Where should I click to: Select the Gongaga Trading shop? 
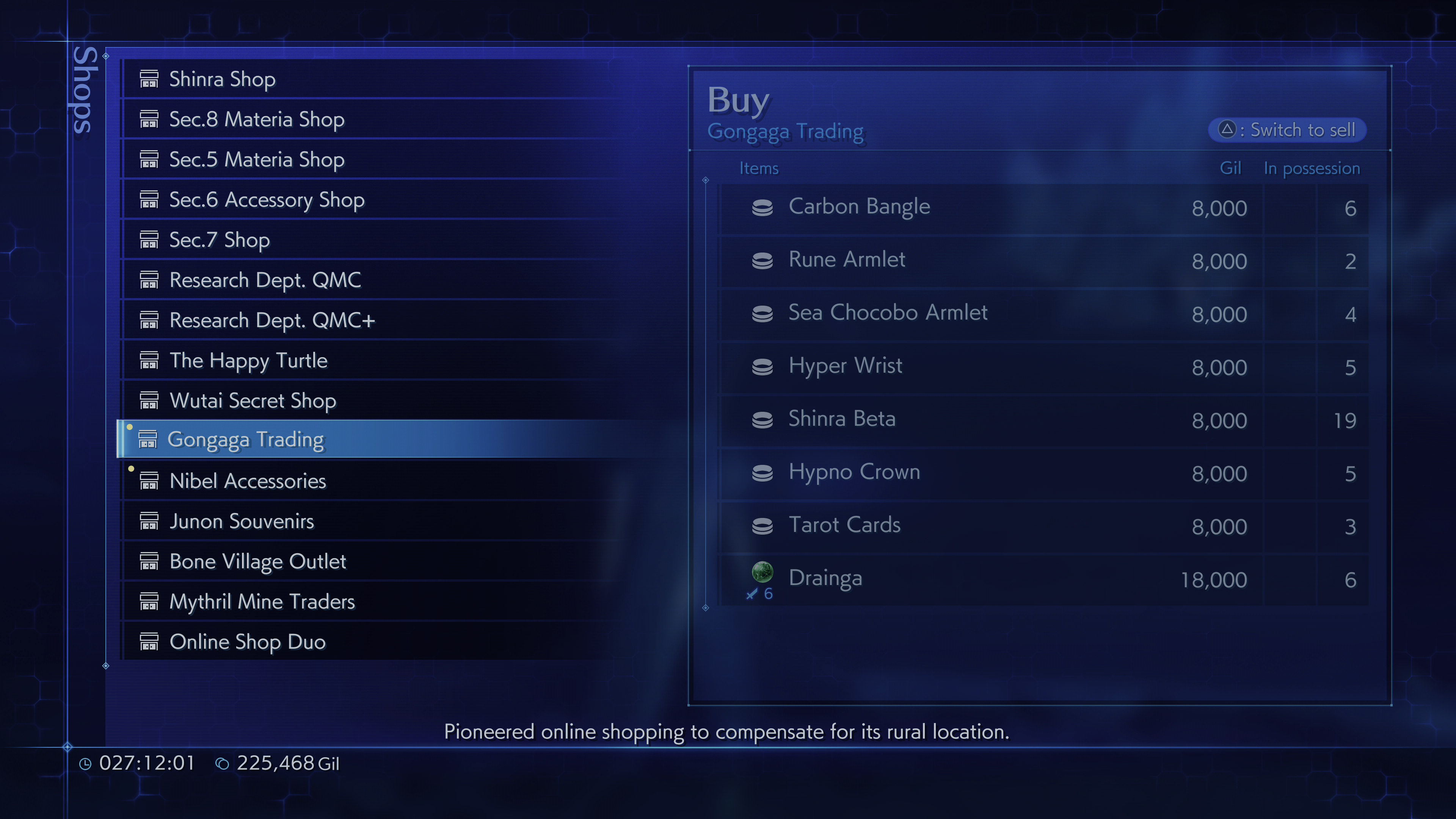tap(246, 439)
